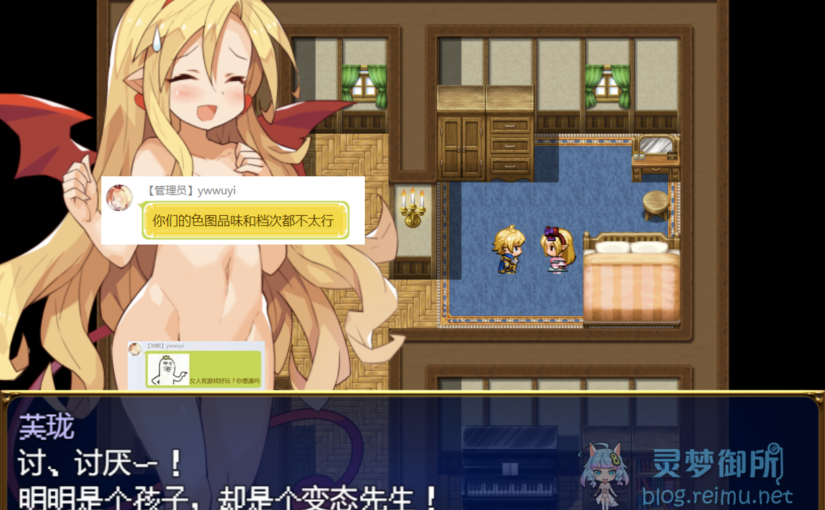Advance the 芙珑 dialogue message box

(300, 455)
